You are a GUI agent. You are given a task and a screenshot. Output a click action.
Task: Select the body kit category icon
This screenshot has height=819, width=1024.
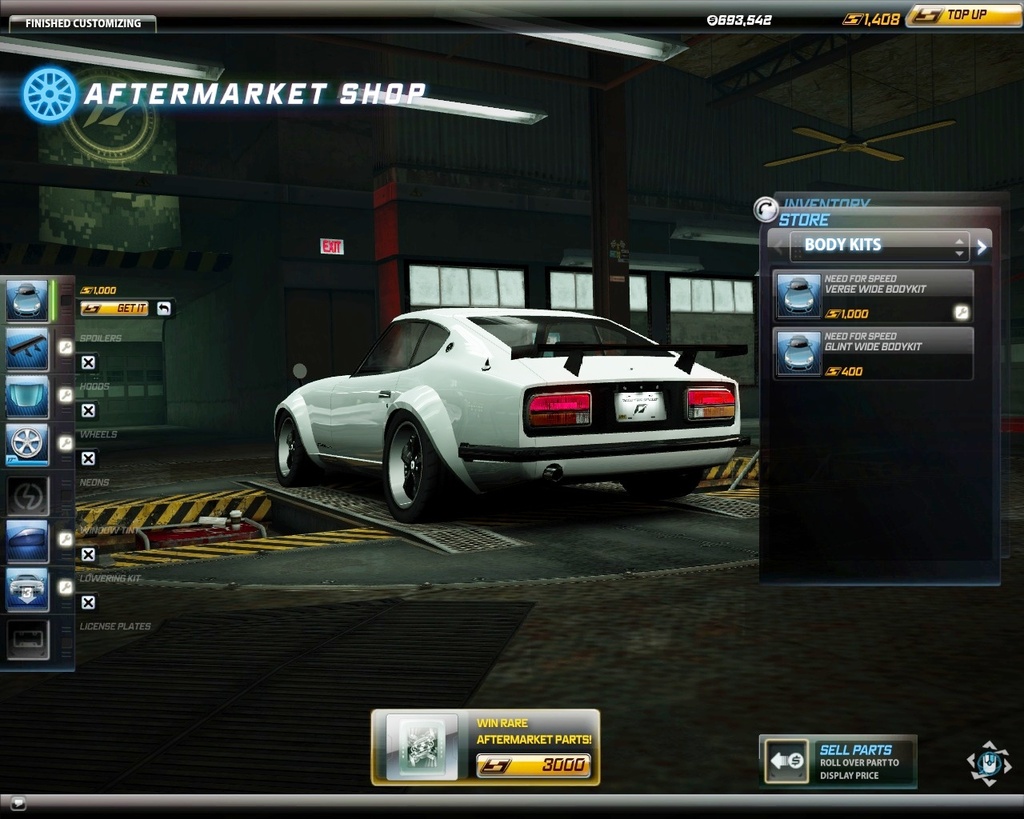click(x=27, y=300)
